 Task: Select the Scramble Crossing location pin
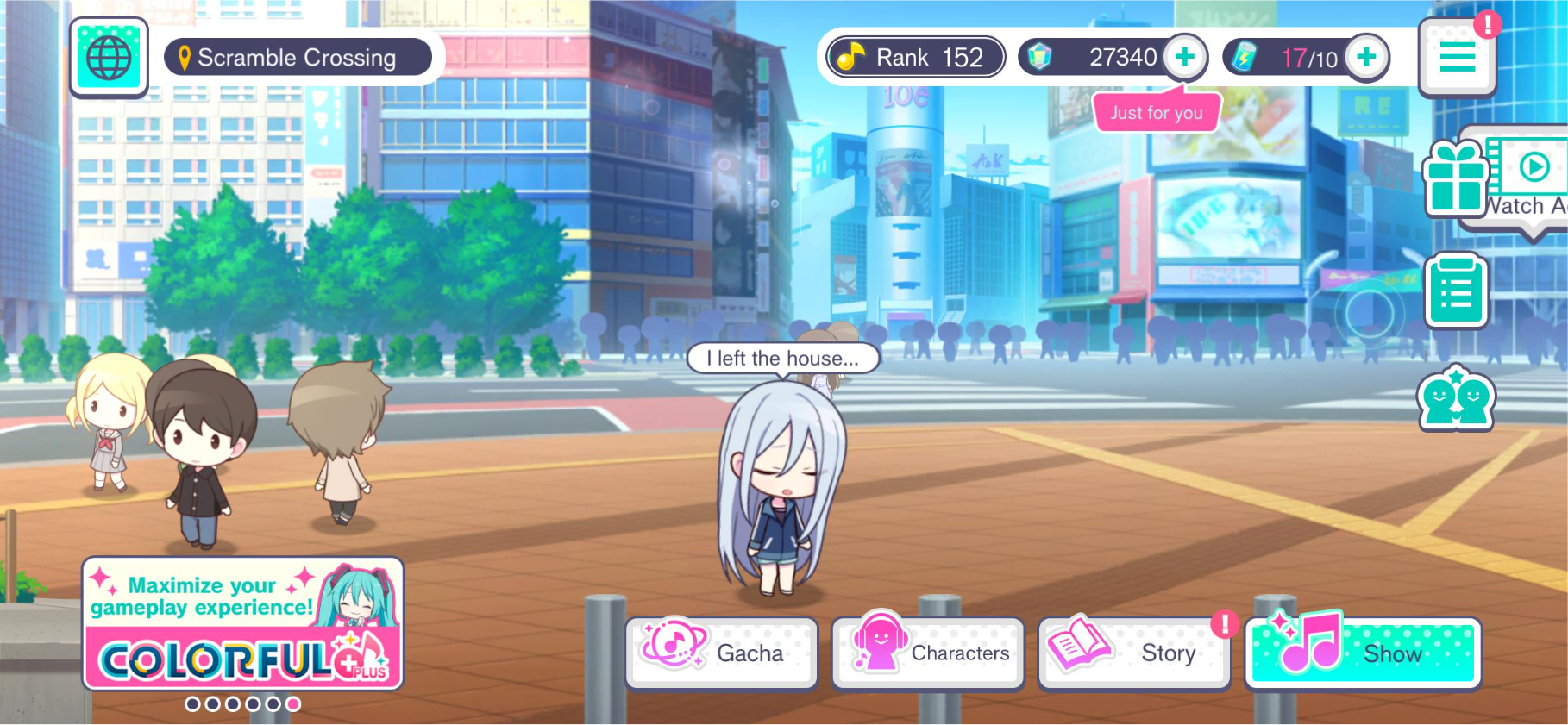click(x=298, y=57)
